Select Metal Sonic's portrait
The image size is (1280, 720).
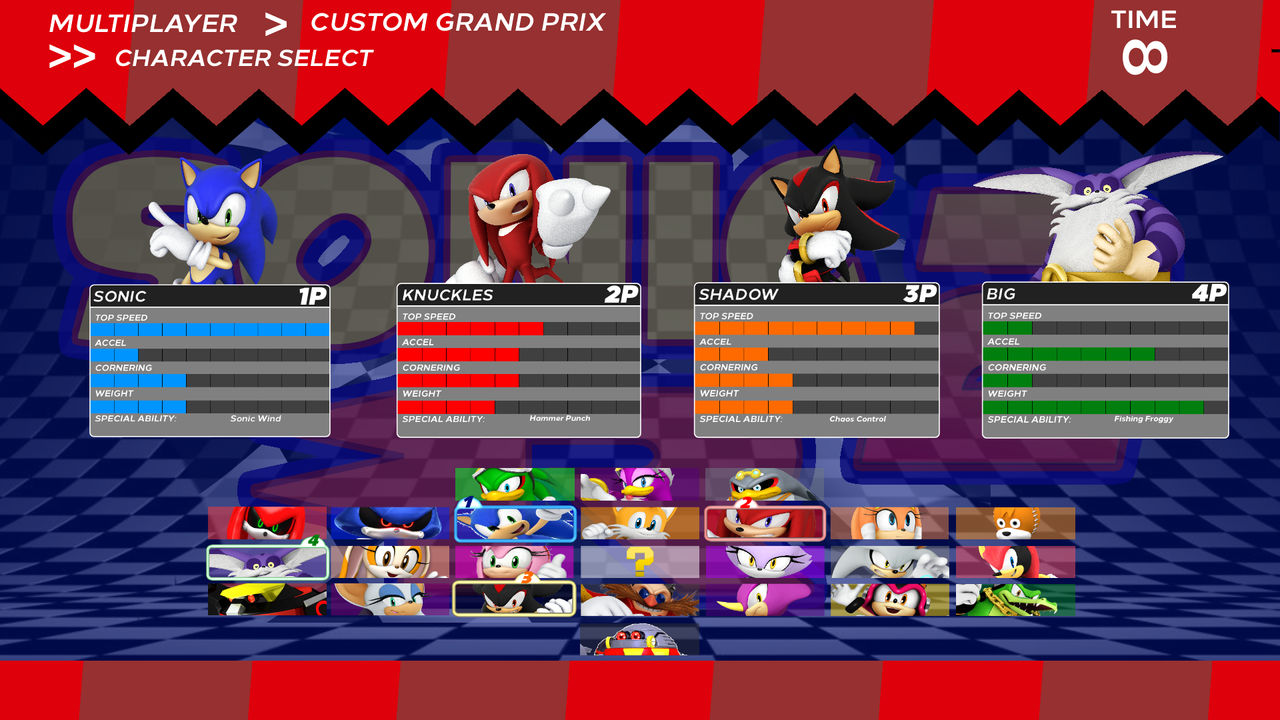pyautogui.click(x=390, y=520)
